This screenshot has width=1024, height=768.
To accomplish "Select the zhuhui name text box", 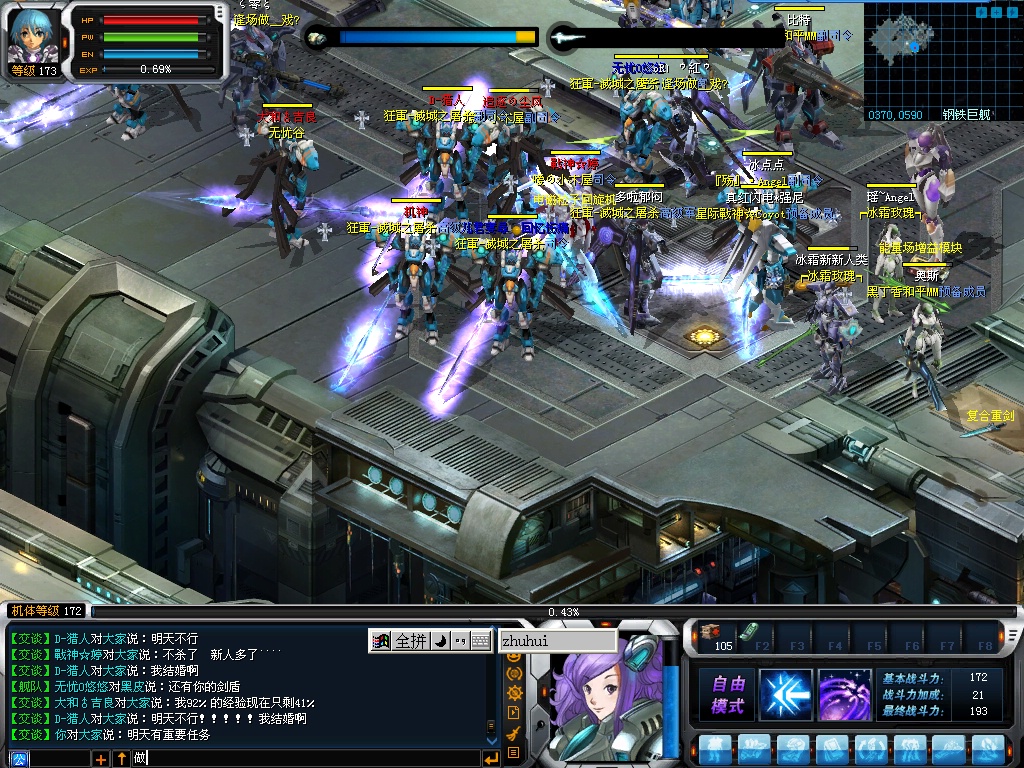I will (556, 641).
